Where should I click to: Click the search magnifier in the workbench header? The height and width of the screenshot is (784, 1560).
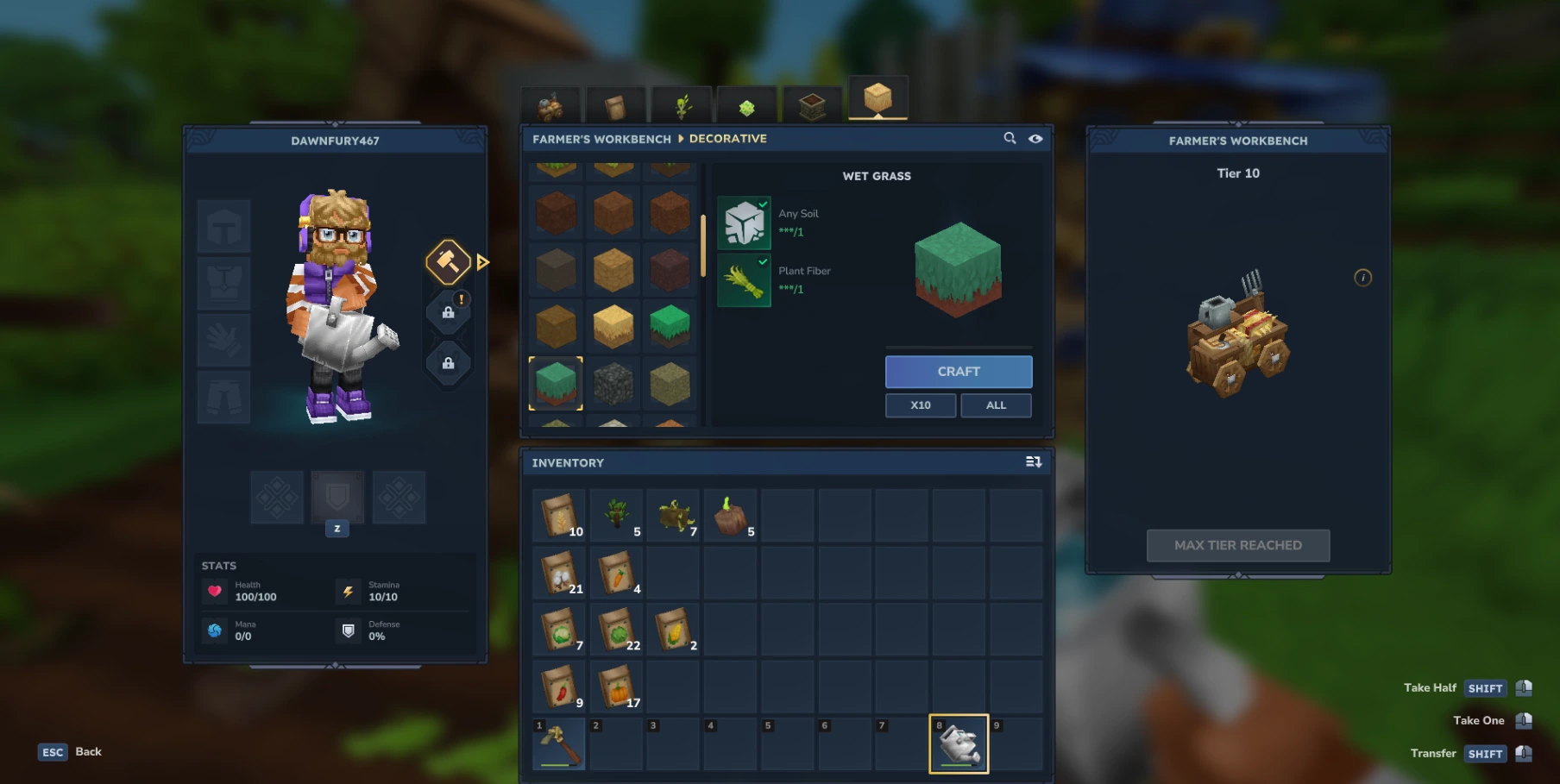pos(1008,138)
